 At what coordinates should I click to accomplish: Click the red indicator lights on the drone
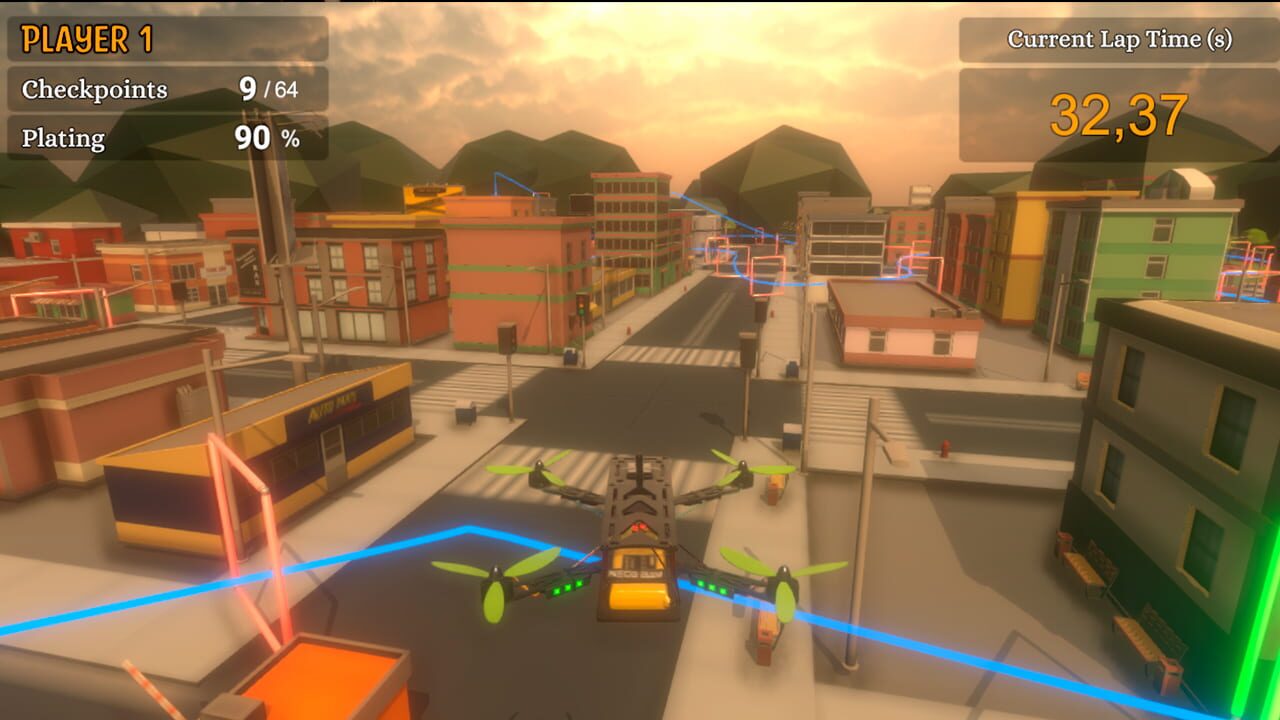coord(637,525)
